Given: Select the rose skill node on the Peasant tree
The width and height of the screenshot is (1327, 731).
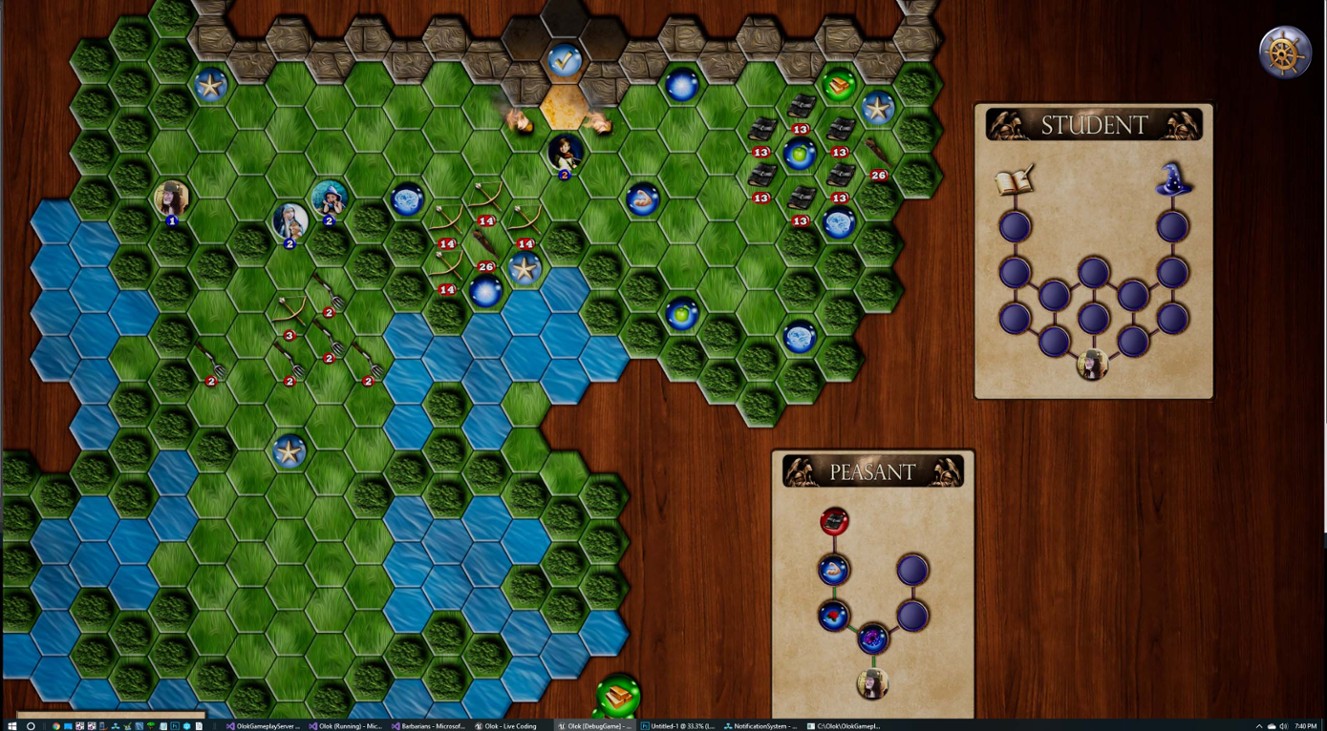Looking at the screenshot, I should 833,614.
